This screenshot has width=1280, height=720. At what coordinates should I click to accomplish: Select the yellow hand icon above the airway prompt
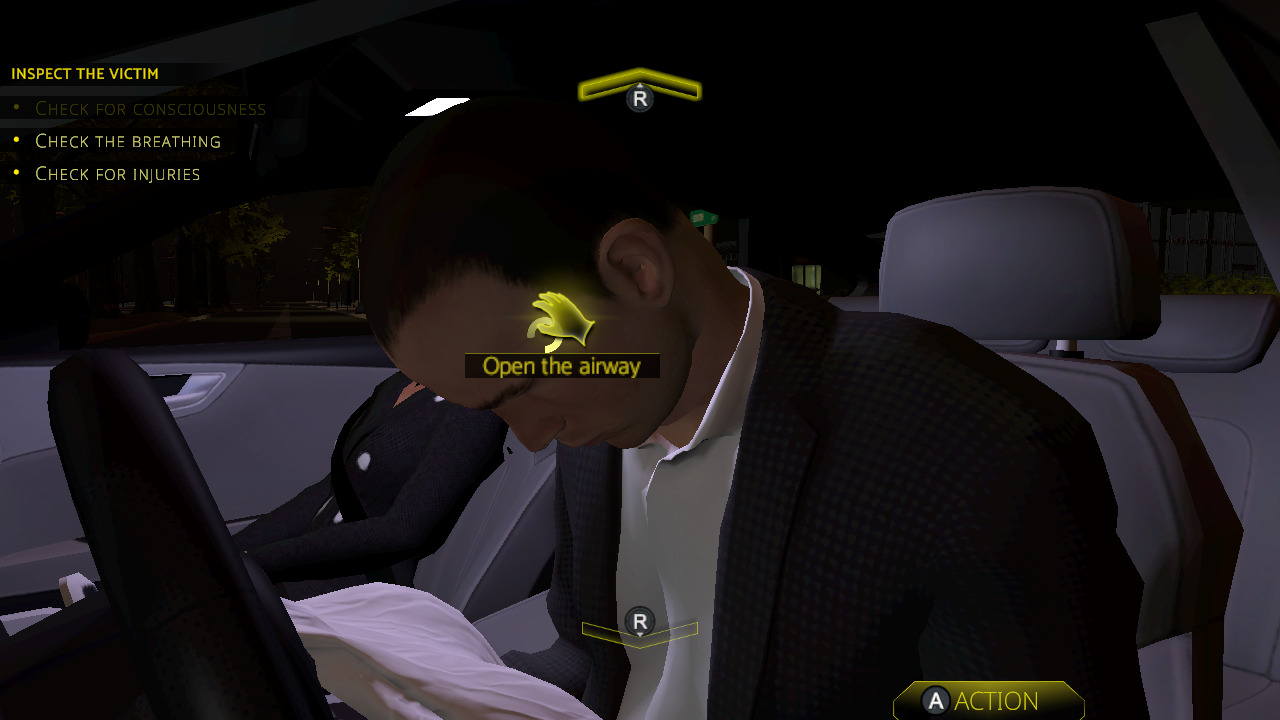(560, 320)
